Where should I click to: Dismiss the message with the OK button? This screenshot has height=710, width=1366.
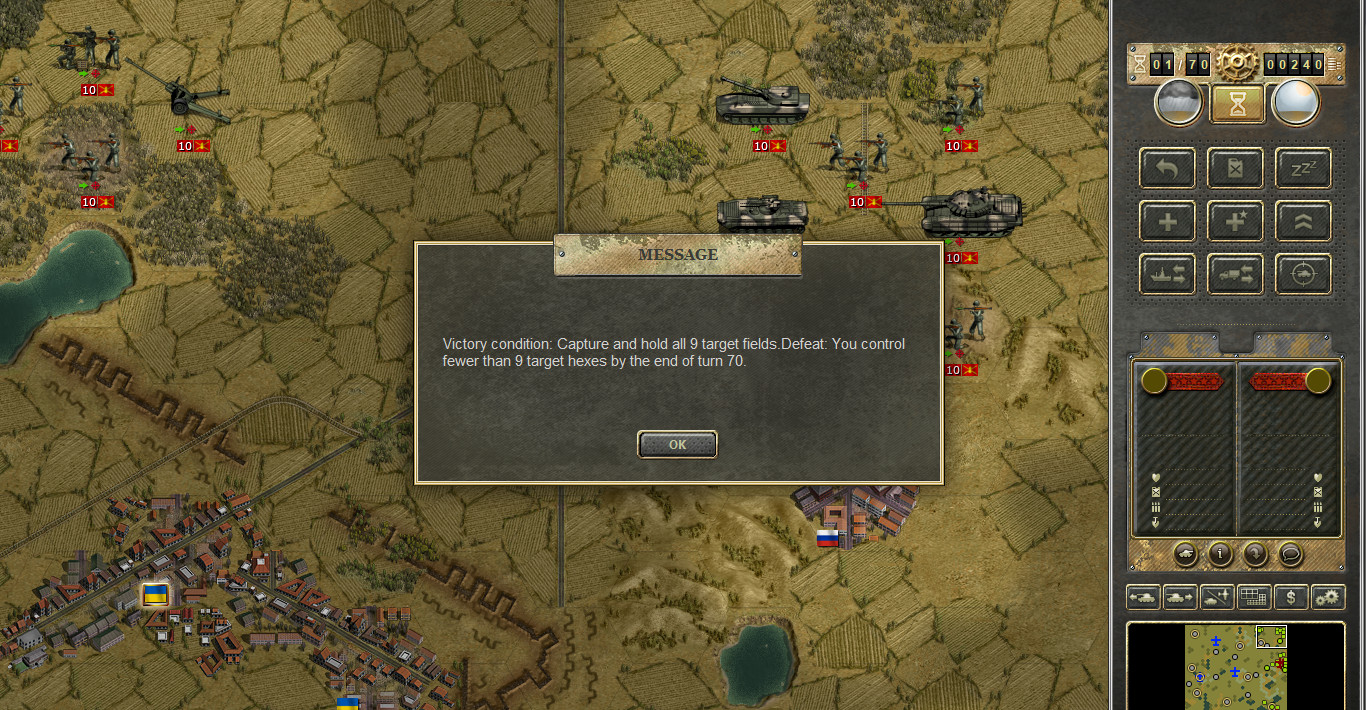coord(677,445)
